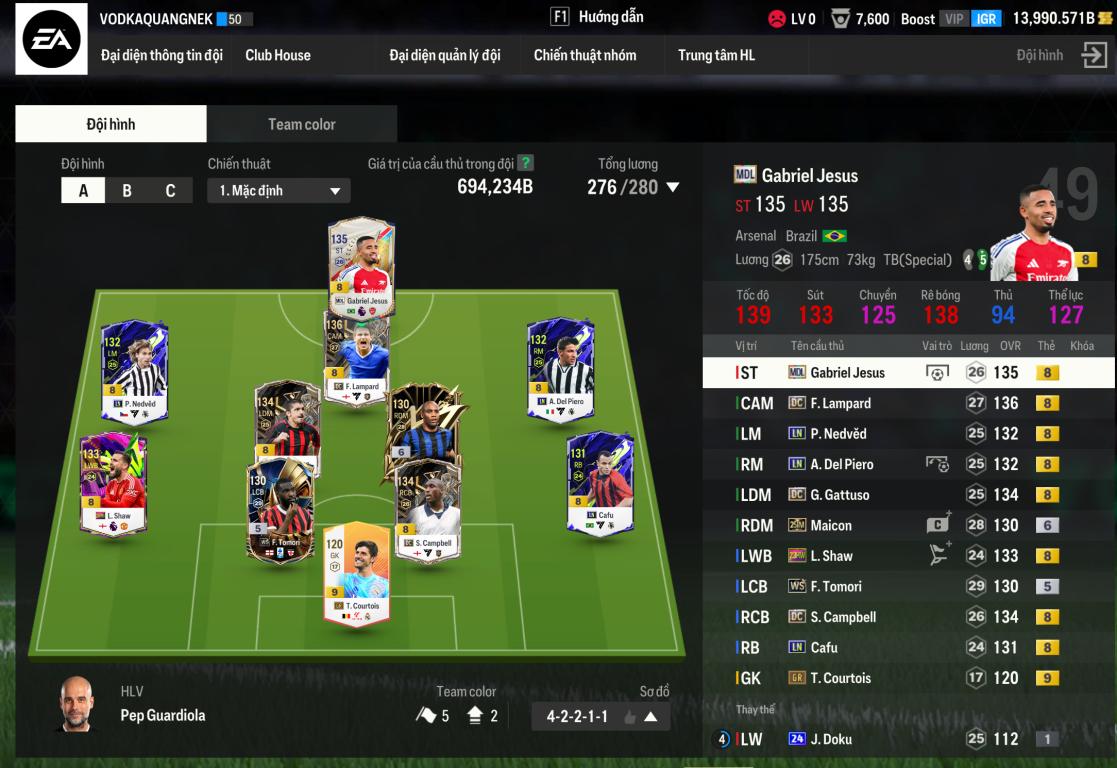Select squad preset B
Image resolution: width=1117 pixels, height=768 pixels.
click(x=127, y=191)
